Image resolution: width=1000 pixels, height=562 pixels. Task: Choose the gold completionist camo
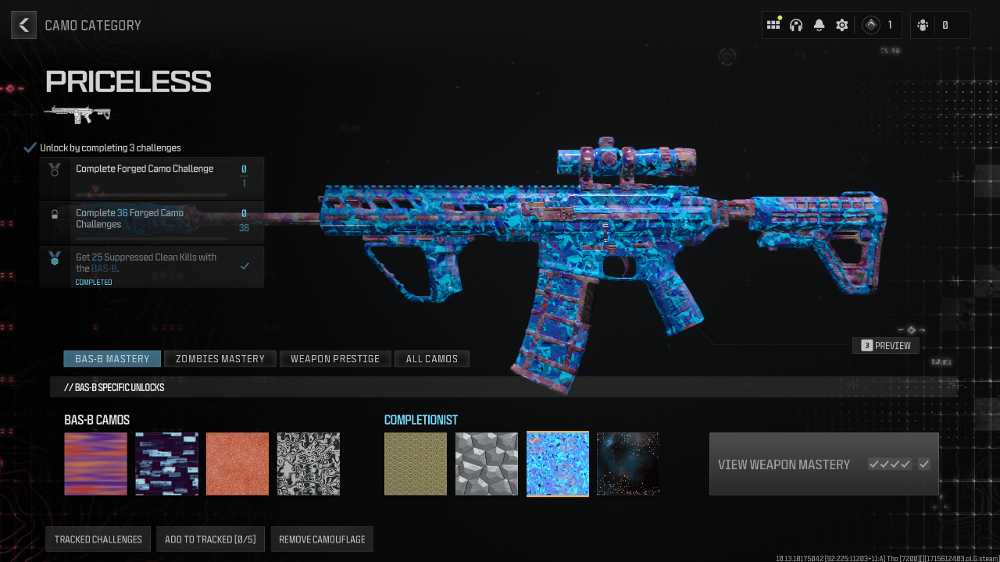click(416, 464)
